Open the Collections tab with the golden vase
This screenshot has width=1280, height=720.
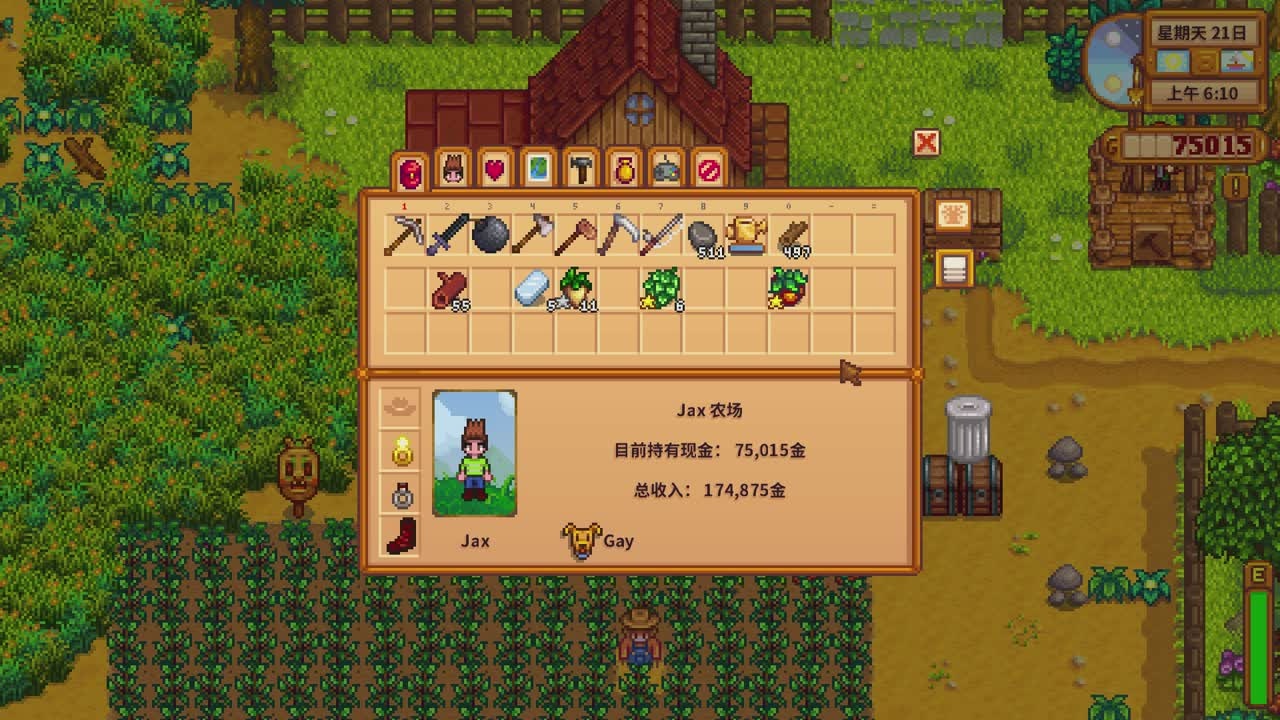pos(624,170)
